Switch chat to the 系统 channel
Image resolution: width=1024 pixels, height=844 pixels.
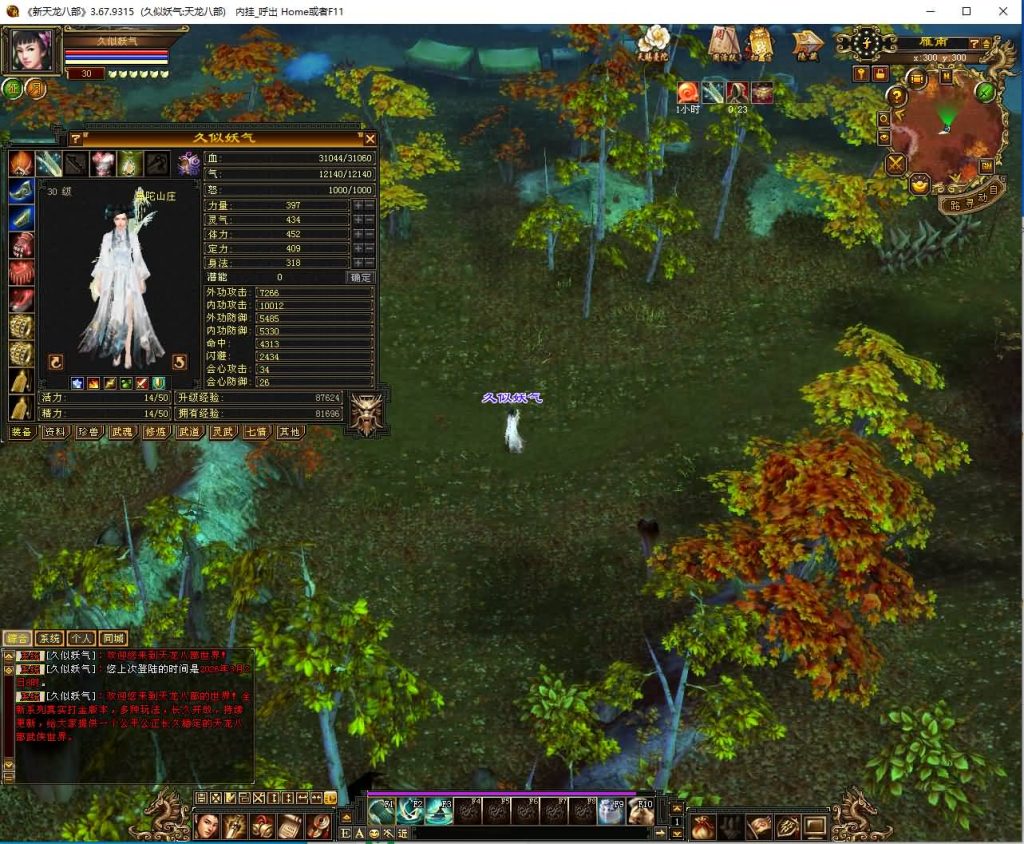49,638
